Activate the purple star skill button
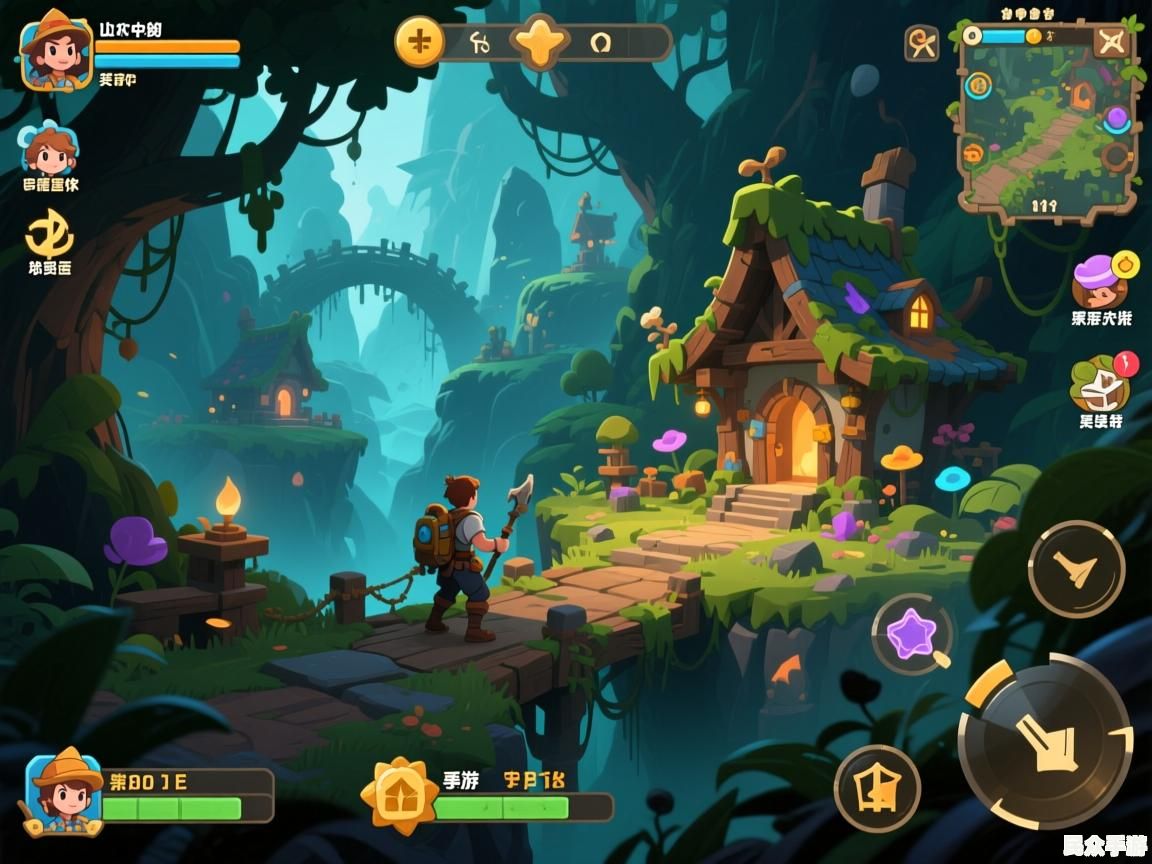The image size is (1152, 864). click(x=911, y=633)
